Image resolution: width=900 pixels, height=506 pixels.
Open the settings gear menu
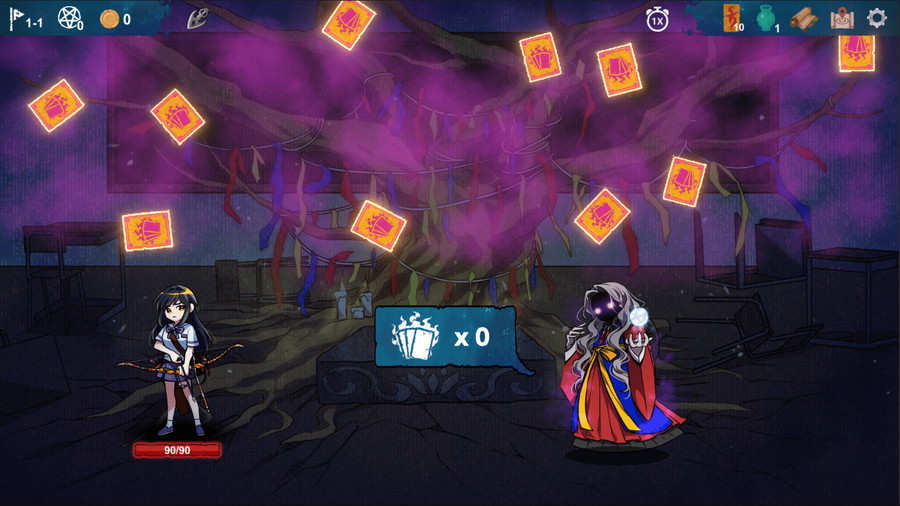click(876, 18)
